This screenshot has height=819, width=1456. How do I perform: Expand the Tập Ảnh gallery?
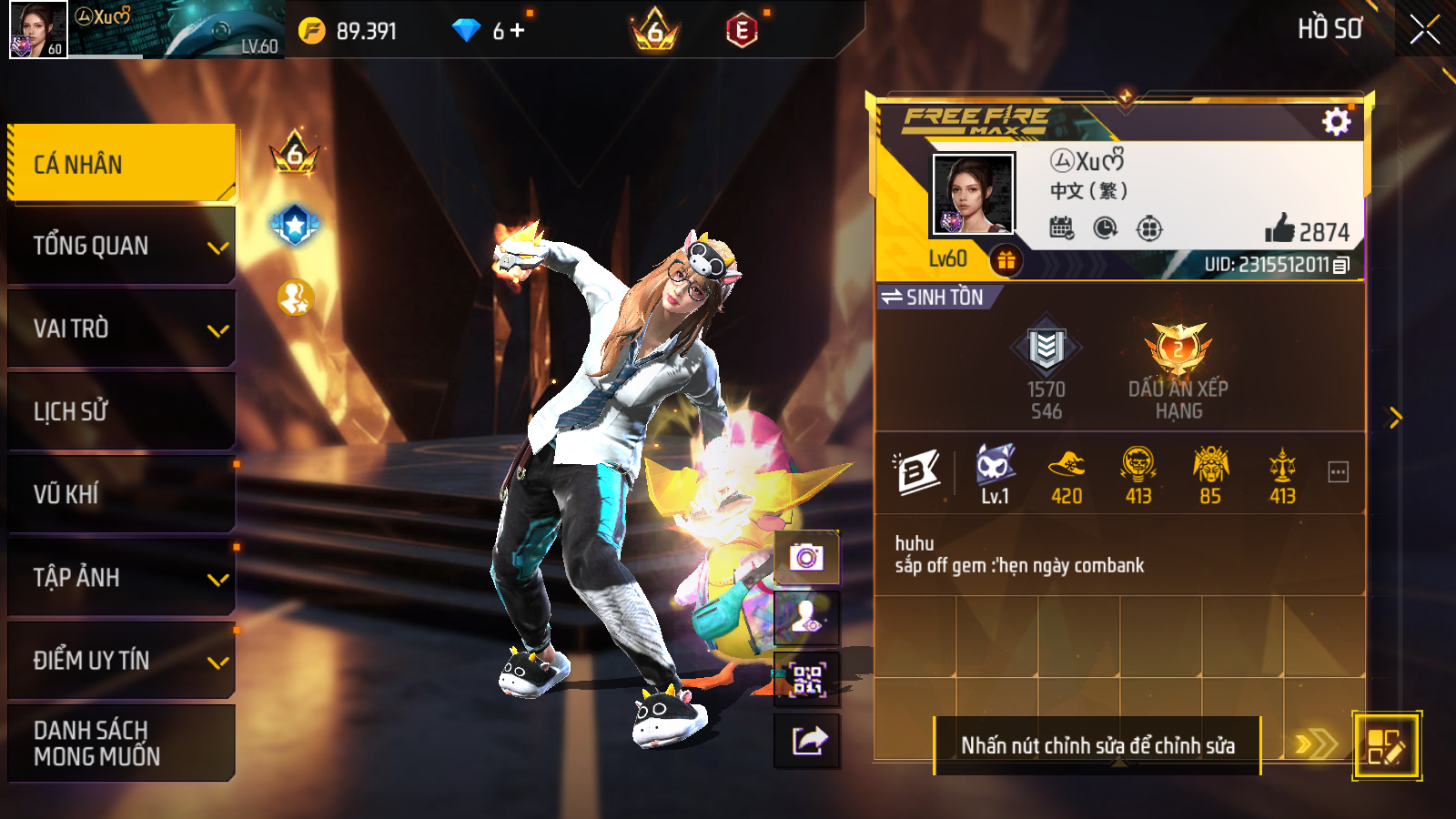pos(122,577)
